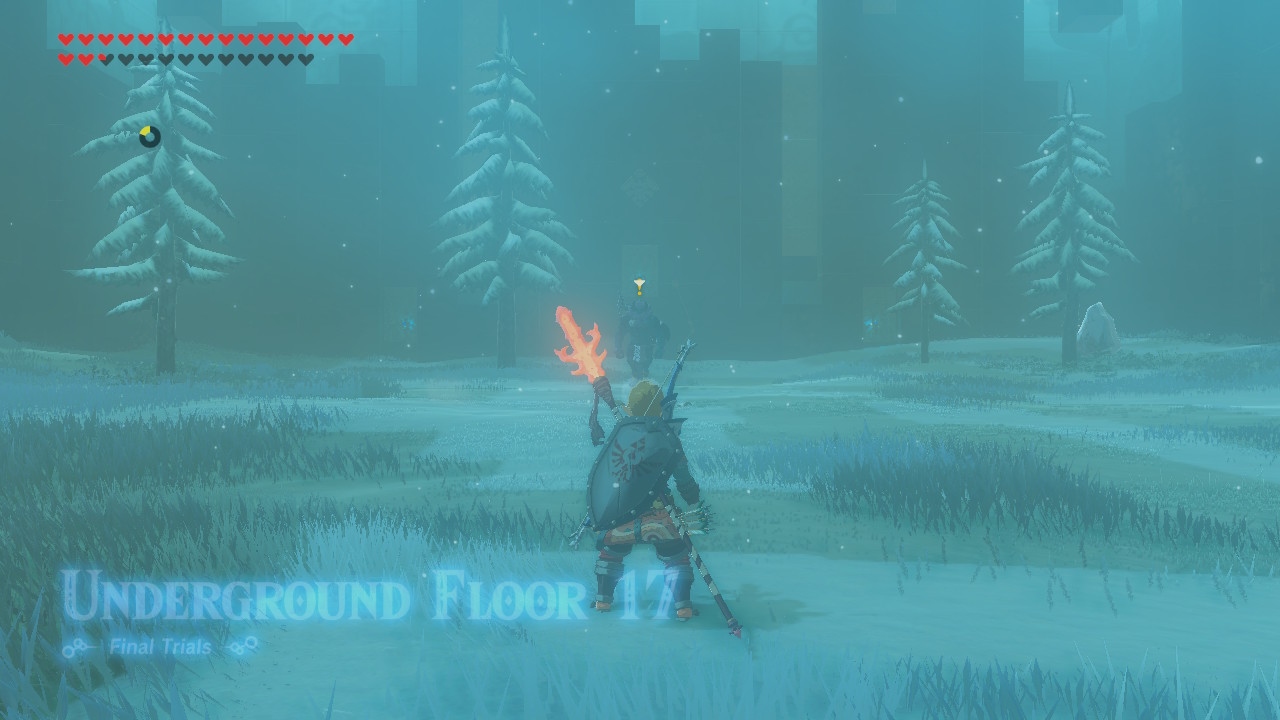Click the Final Trials label
This screenshot has width=1280, height=720.
pyautogui.click(x=160, y=647)
